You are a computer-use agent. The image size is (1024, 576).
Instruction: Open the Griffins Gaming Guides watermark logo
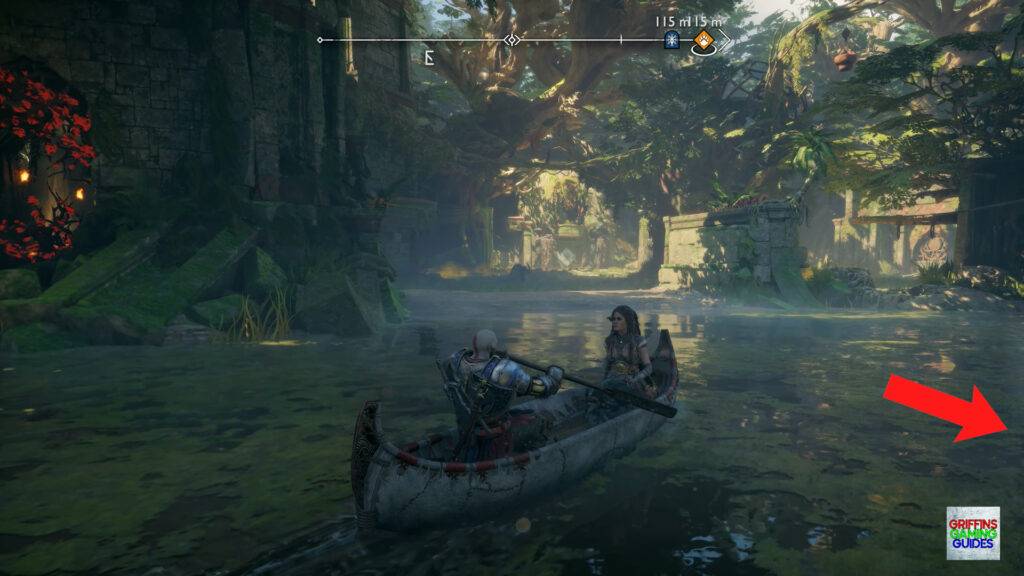coord(972,533)
